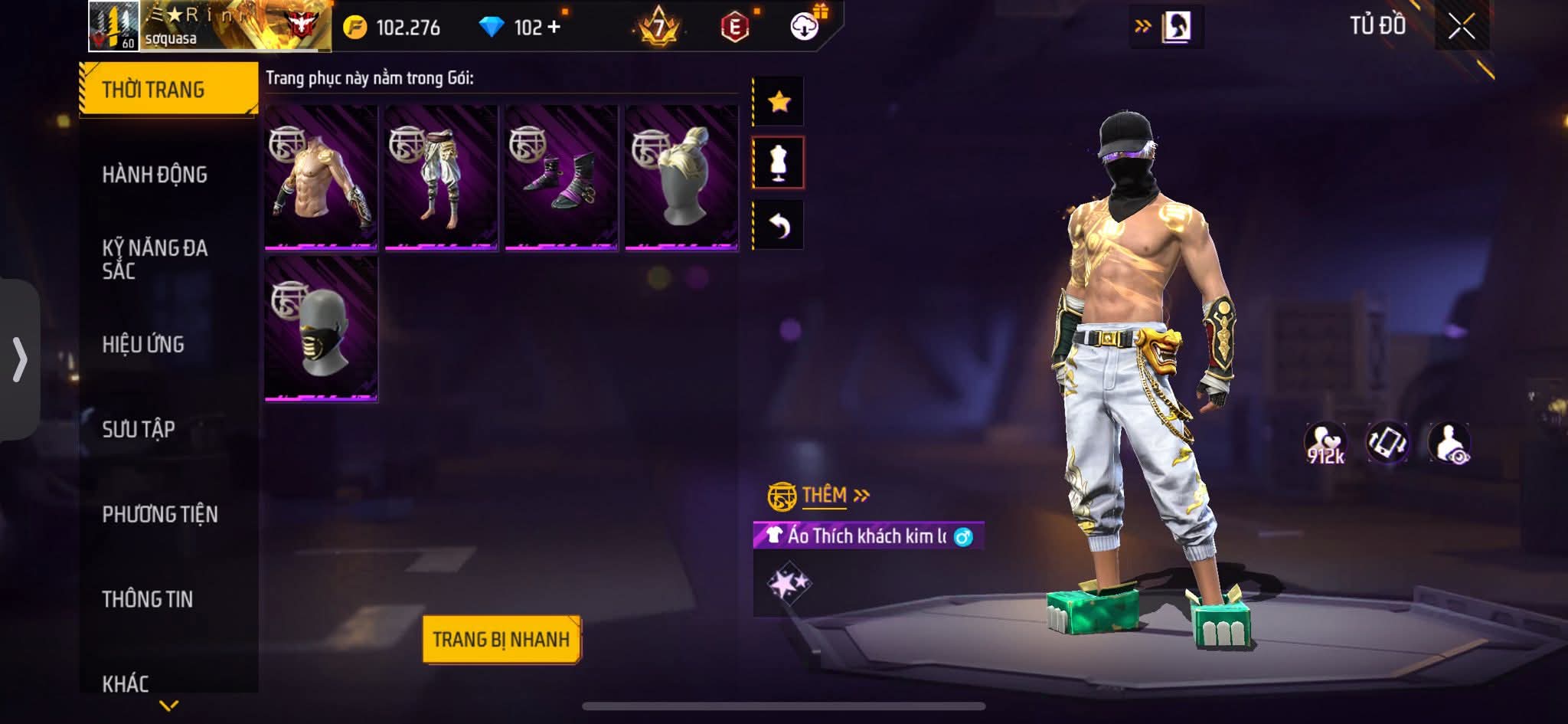Toggle the hide character eye icon

(x=1449, y=444)
